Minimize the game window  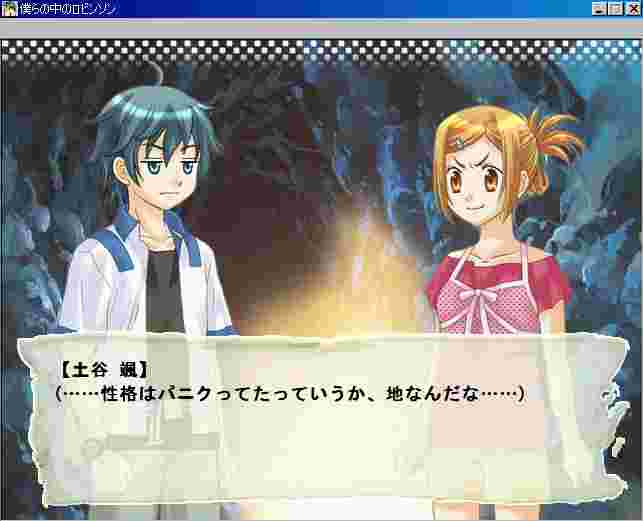coord(600,9)
